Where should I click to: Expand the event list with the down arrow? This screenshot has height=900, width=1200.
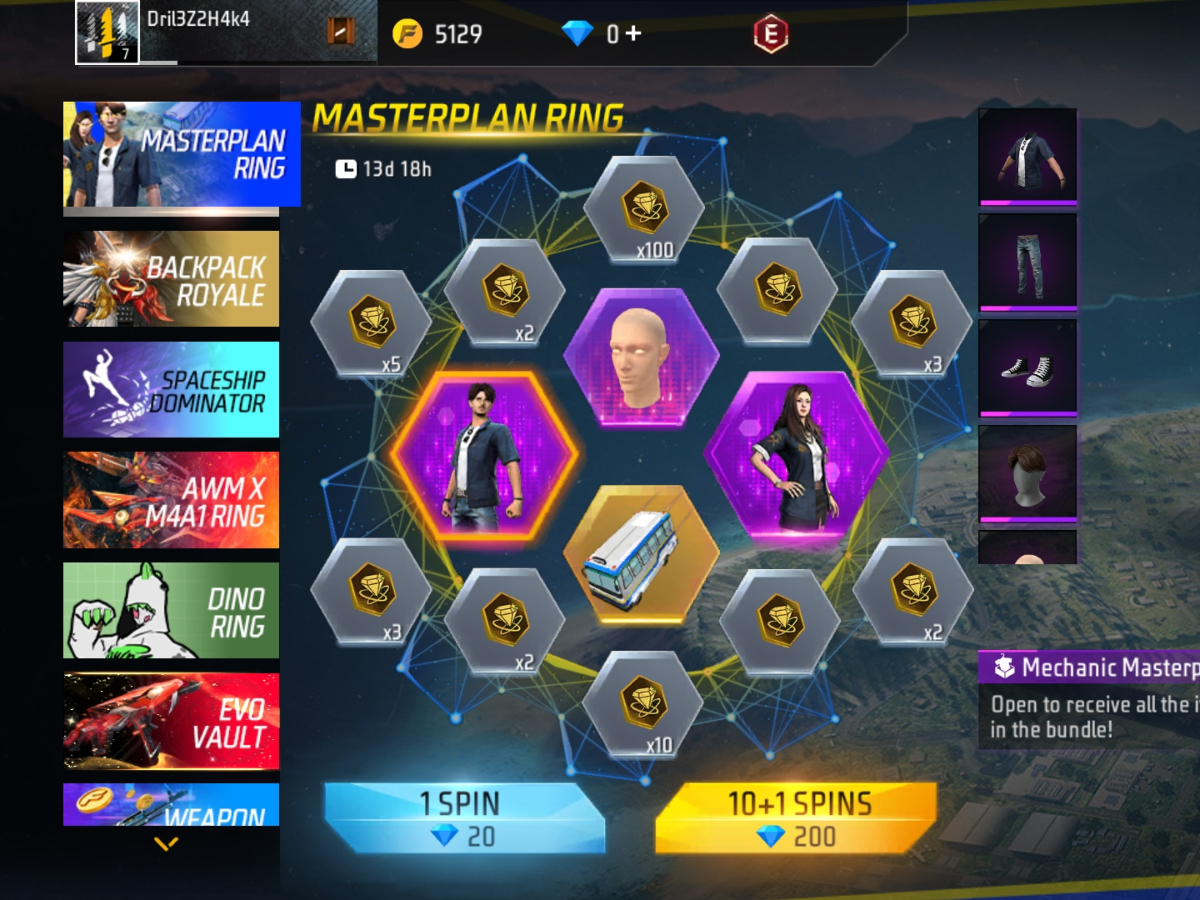[166, 844]
